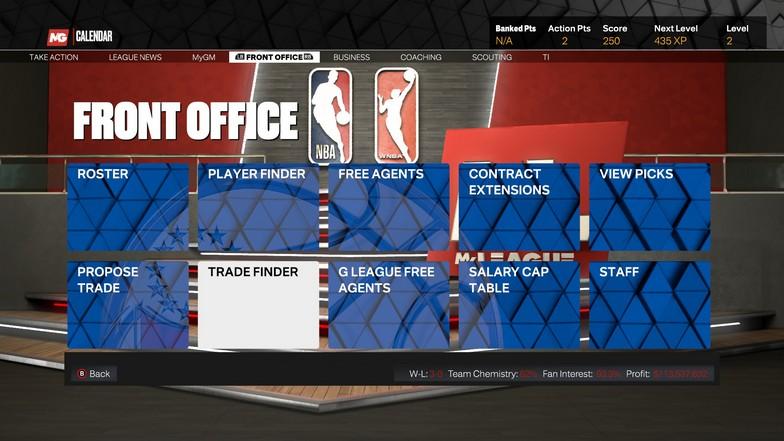Open the highlighted Trade Finder tile
The height and width of the screenshot is (441, 784).
tap(258, 305)
